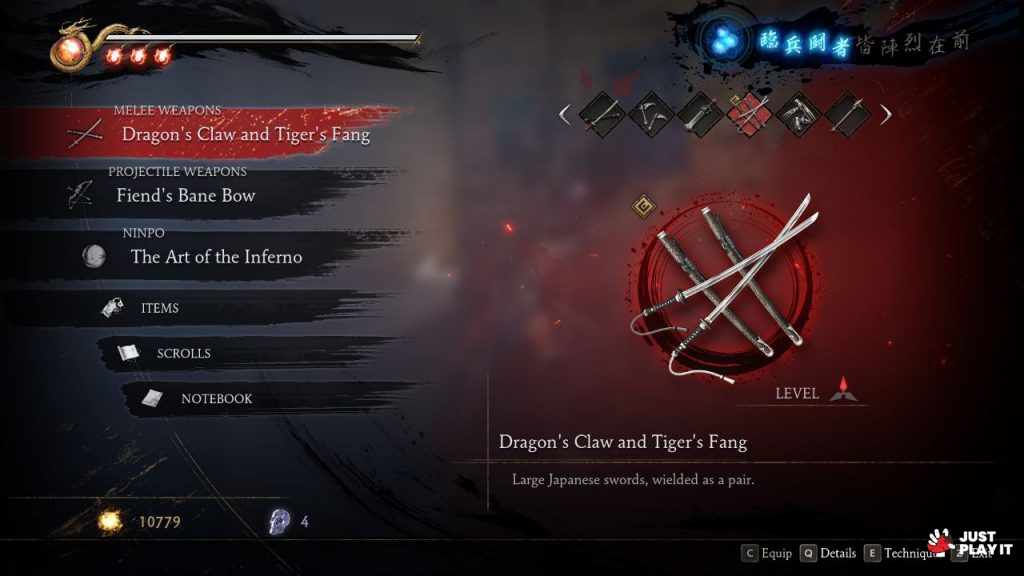Open the Items menu

point(159,308)
